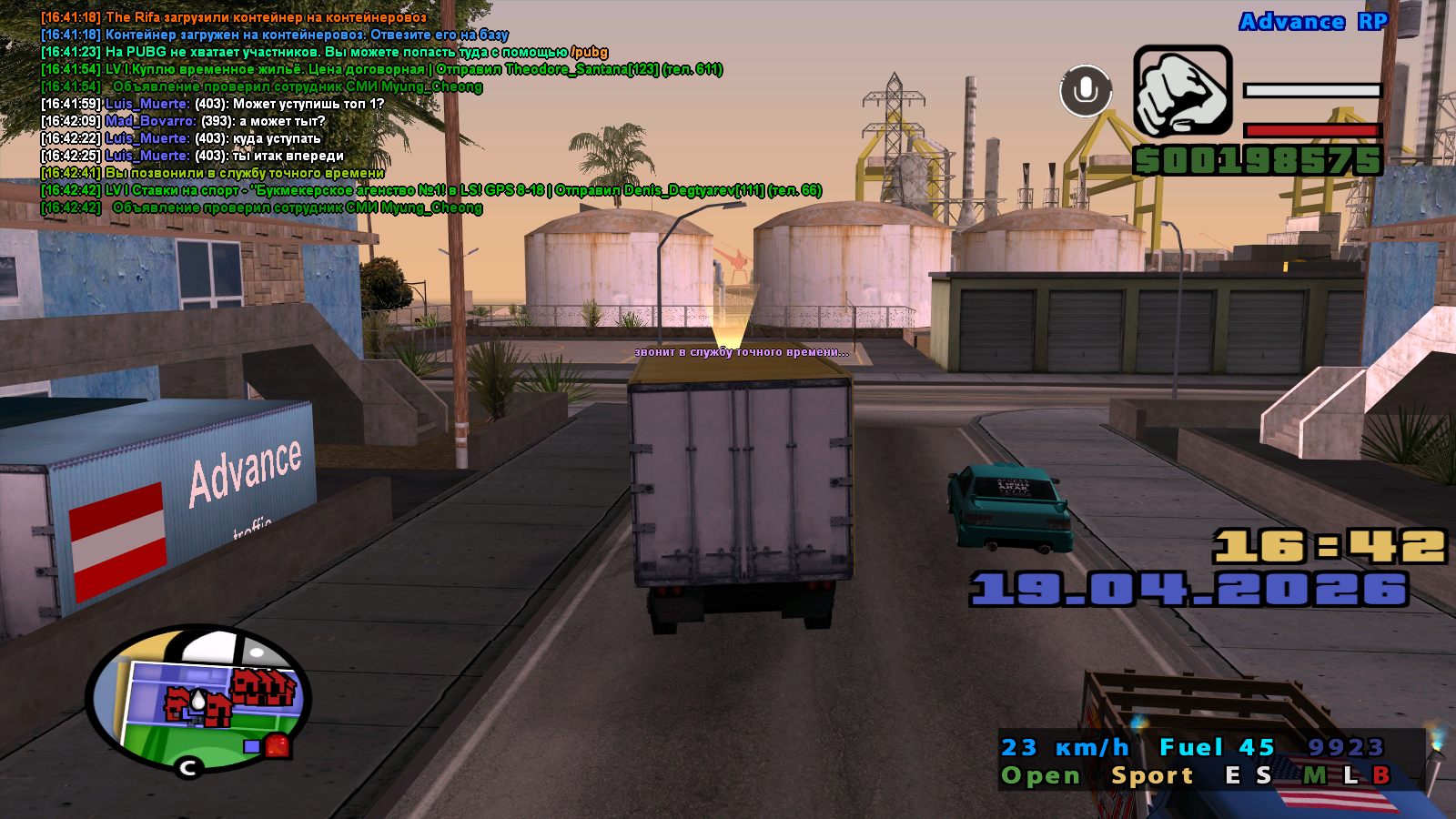The height and width of the screenshot is (819, 1456).
Task: Click the red house marker on the minimap
Action: (x=278, y=746)
